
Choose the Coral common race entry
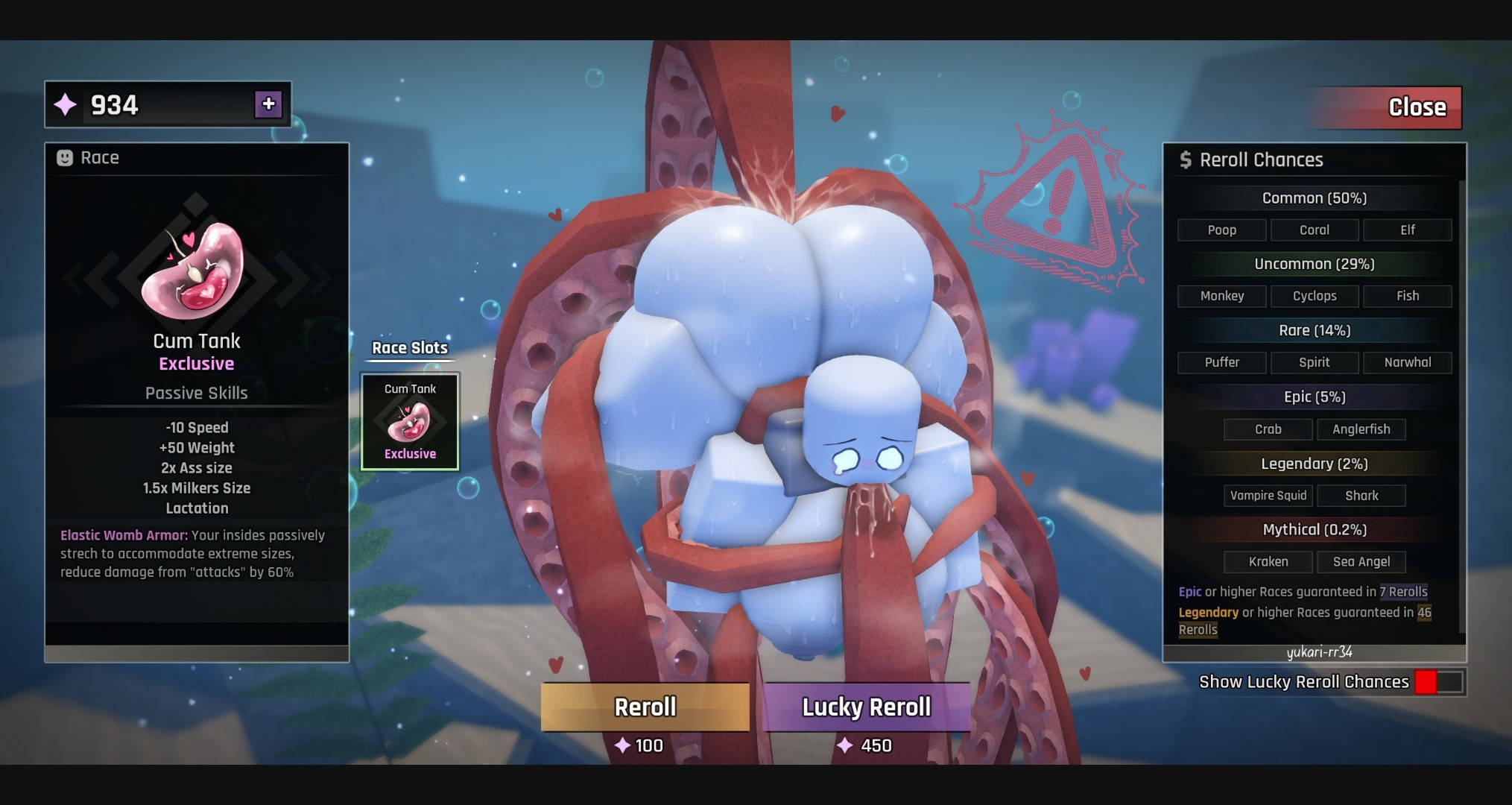click(x=1315, y=230)
